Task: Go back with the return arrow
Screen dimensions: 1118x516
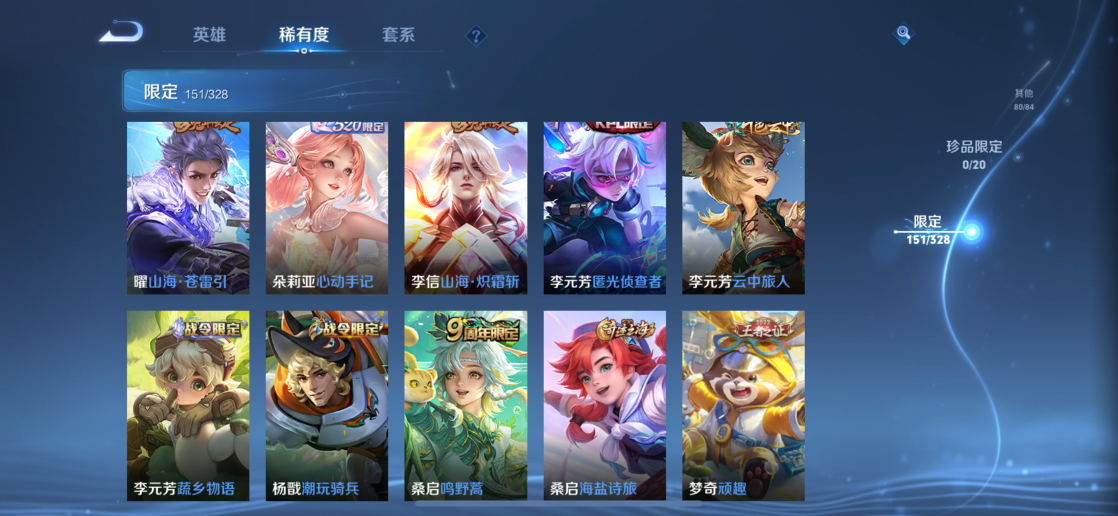Action: coord(121,33)
